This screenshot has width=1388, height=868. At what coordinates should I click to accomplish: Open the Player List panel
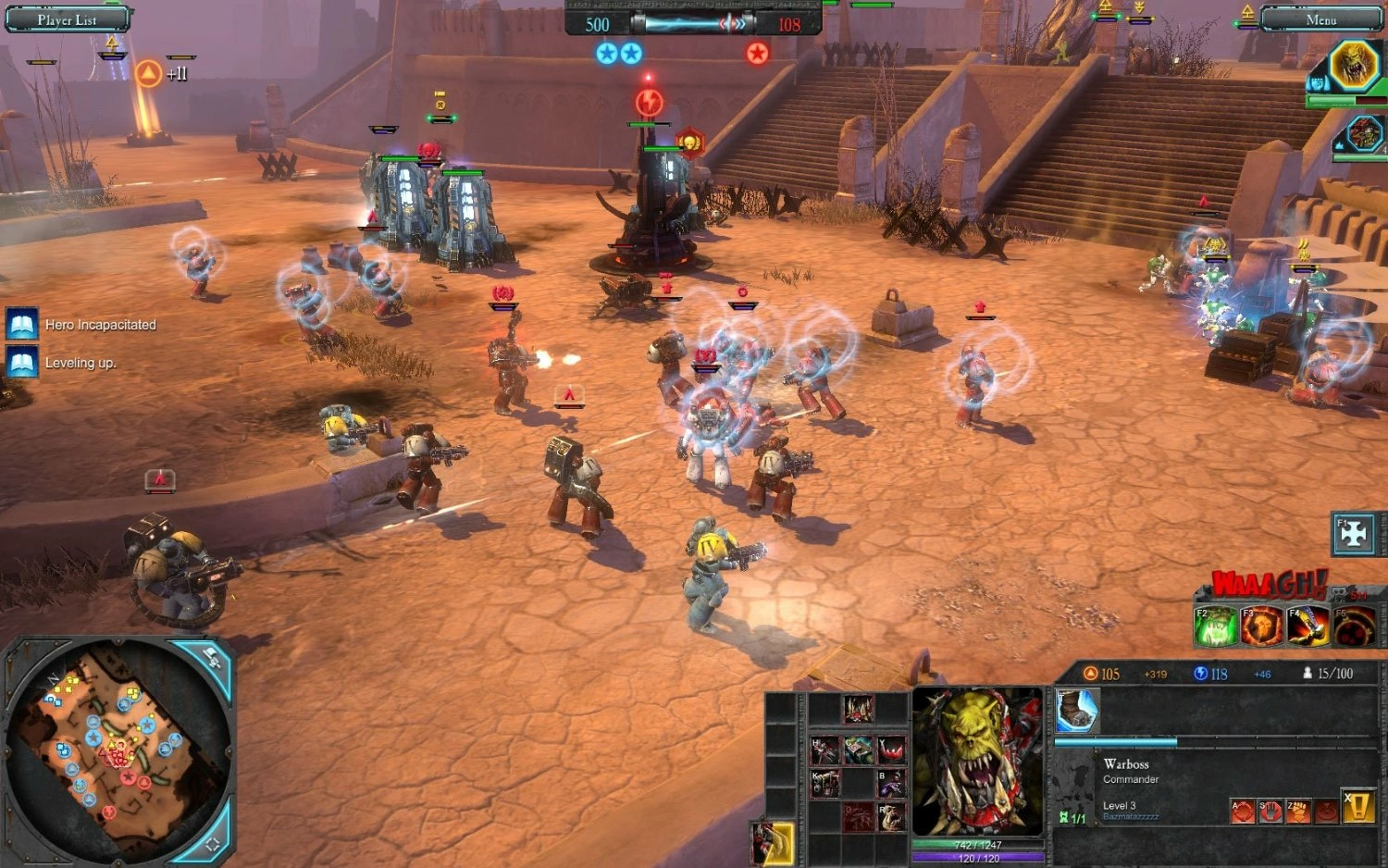pyautogui.click(x=67, y=19)
